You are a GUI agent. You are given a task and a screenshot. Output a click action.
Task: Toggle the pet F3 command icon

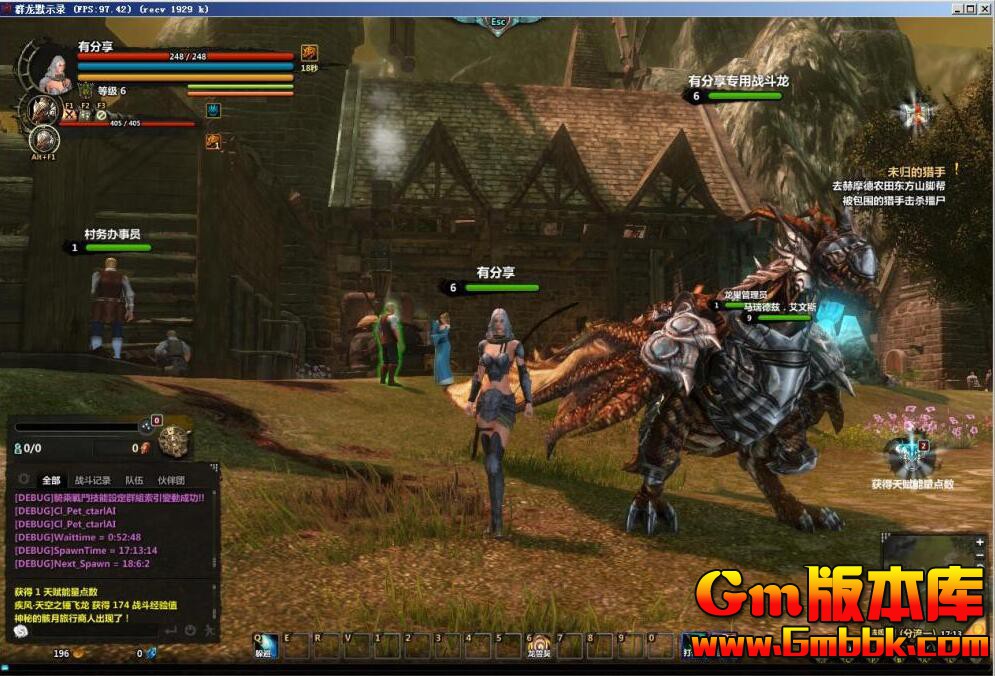[101, 114]
